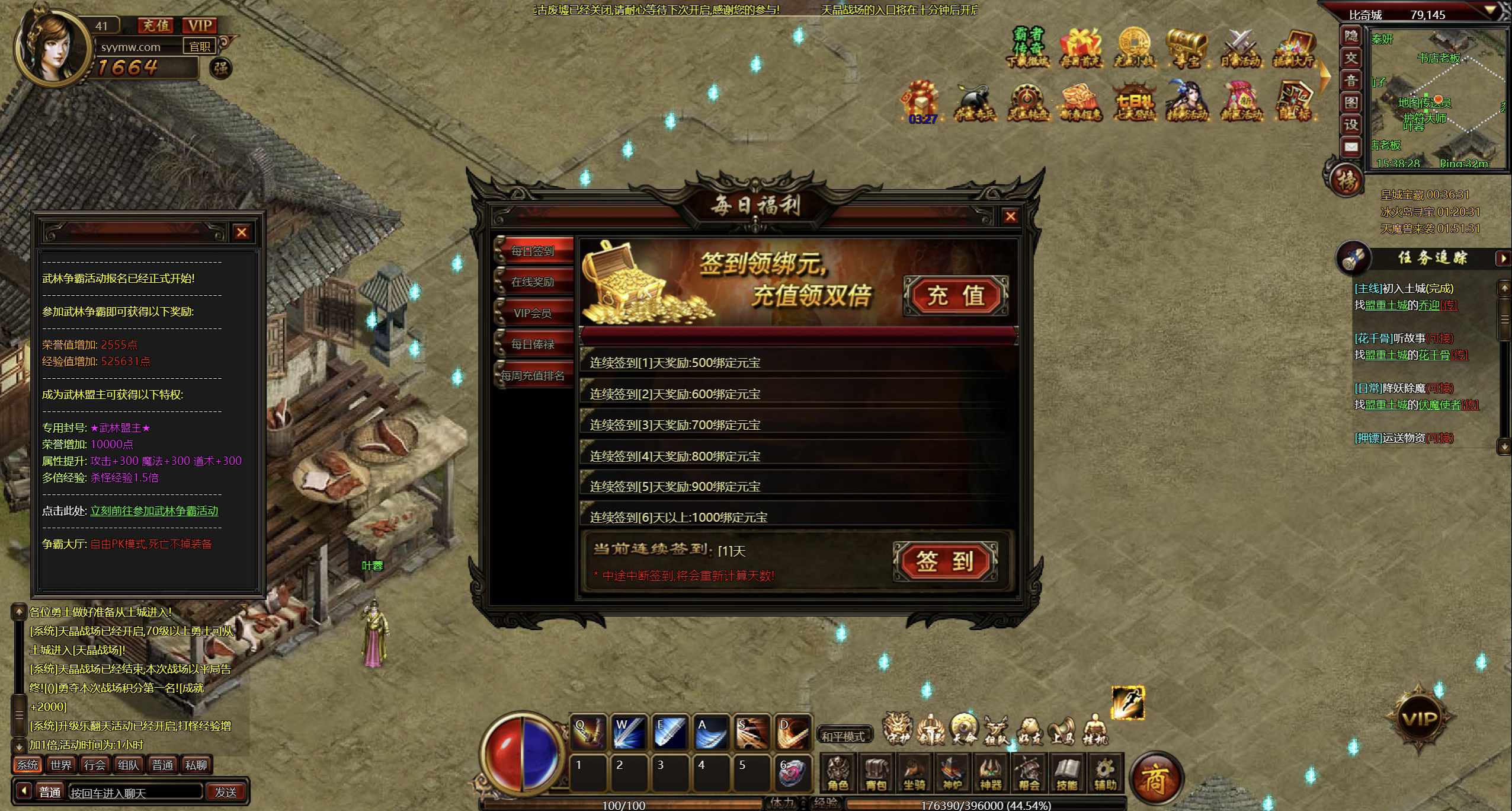Image resolution: width=1512 pixels, height=811 pixels.
Task: Show the 每周充值排名 tab
Action: point(533,375)
